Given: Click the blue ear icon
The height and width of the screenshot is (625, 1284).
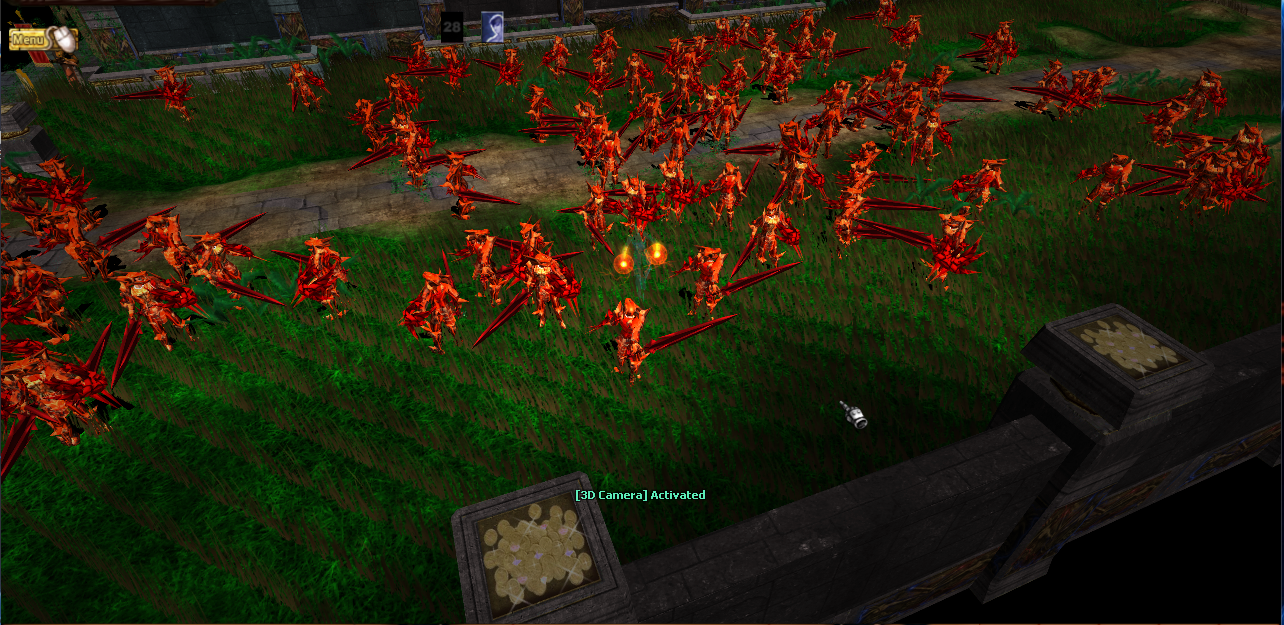Looking at the screenshot, I should coord(492,27).
